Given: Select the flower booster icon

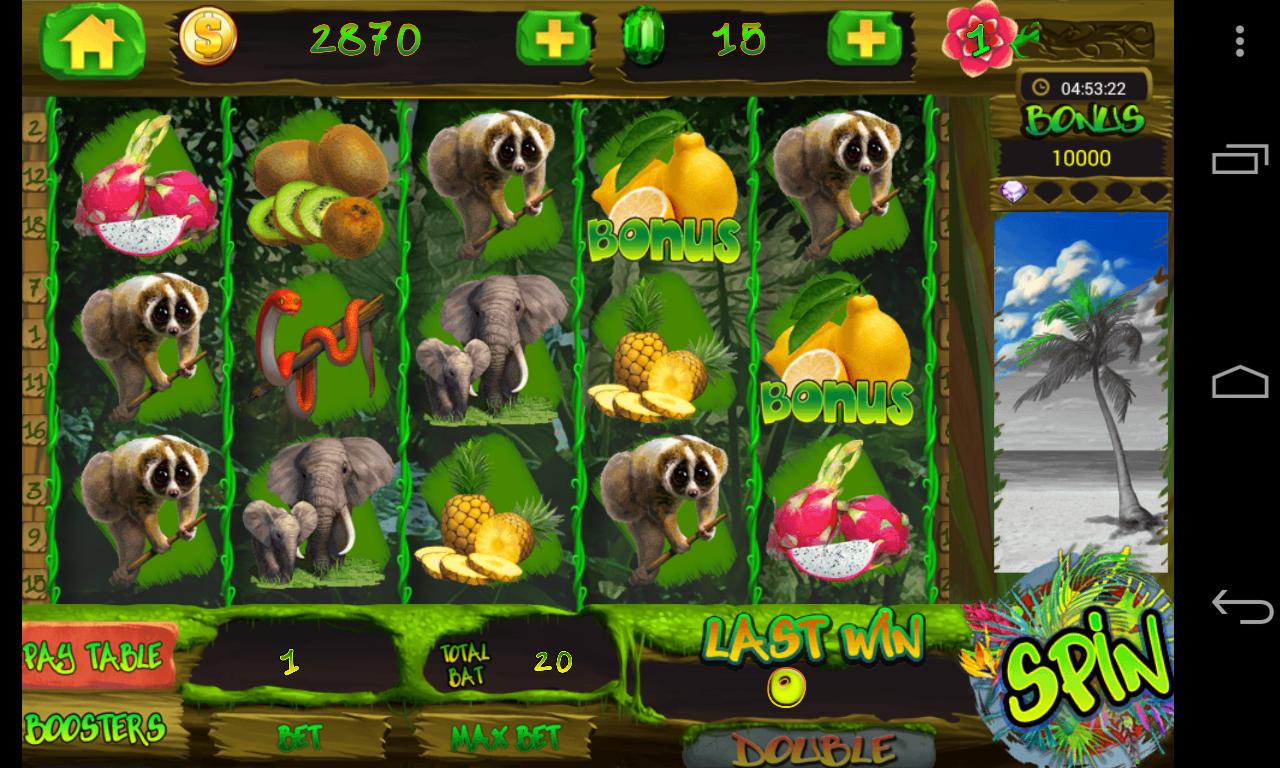Looking at the screenshot, I should coord(978,36).
